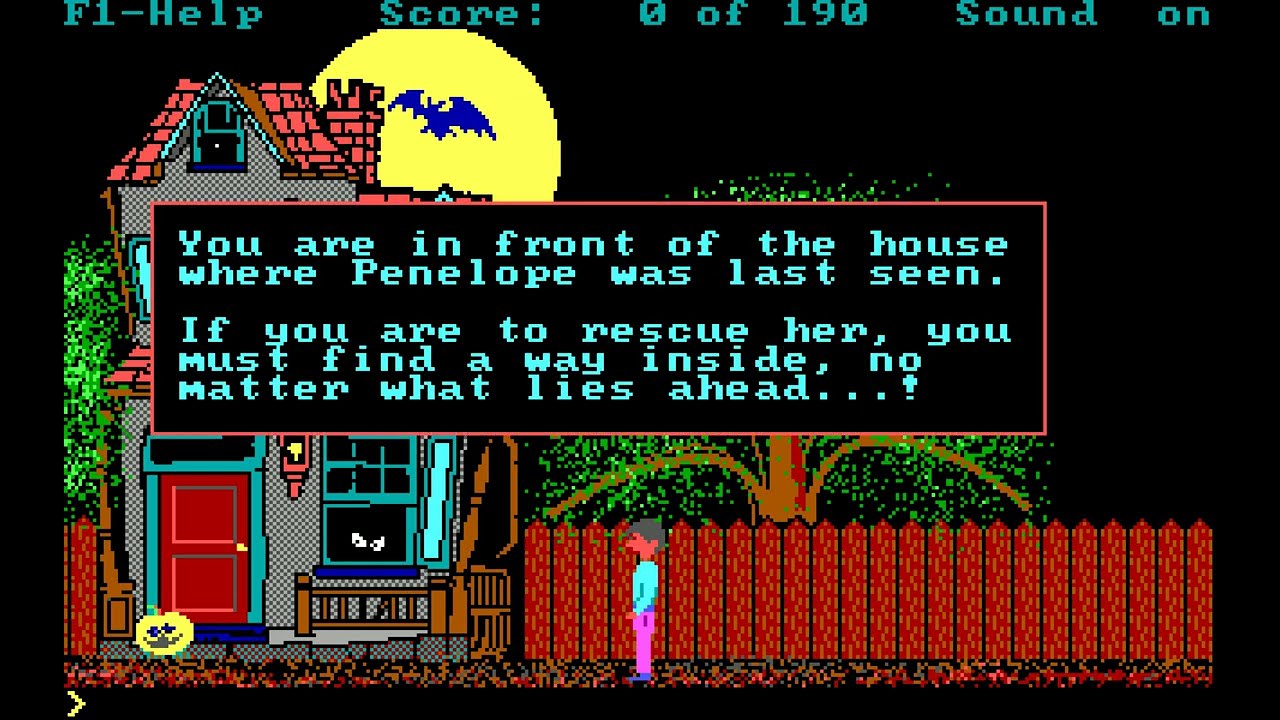Click Hugo to toggle his walking animation

pyautogui.click(x=645, y=590)
